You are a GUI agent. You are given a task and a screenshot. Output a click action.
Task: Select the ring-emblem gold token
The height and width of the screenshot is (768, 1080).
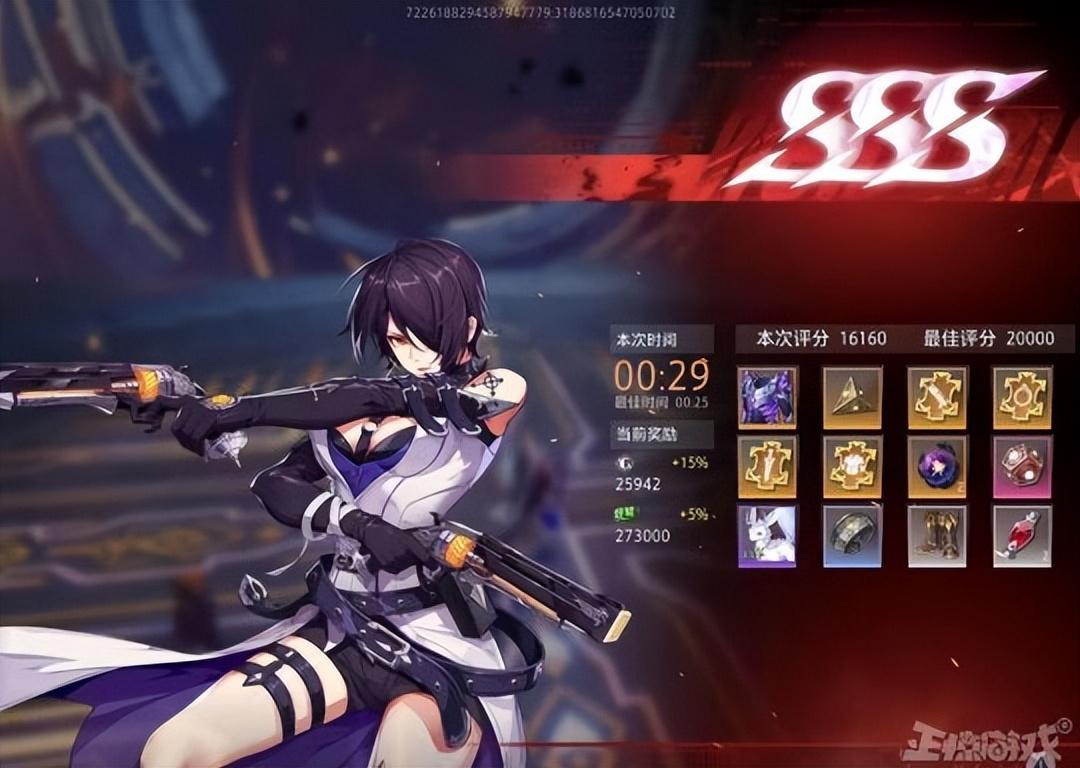pyautogui.click(x=1022, y=397)
